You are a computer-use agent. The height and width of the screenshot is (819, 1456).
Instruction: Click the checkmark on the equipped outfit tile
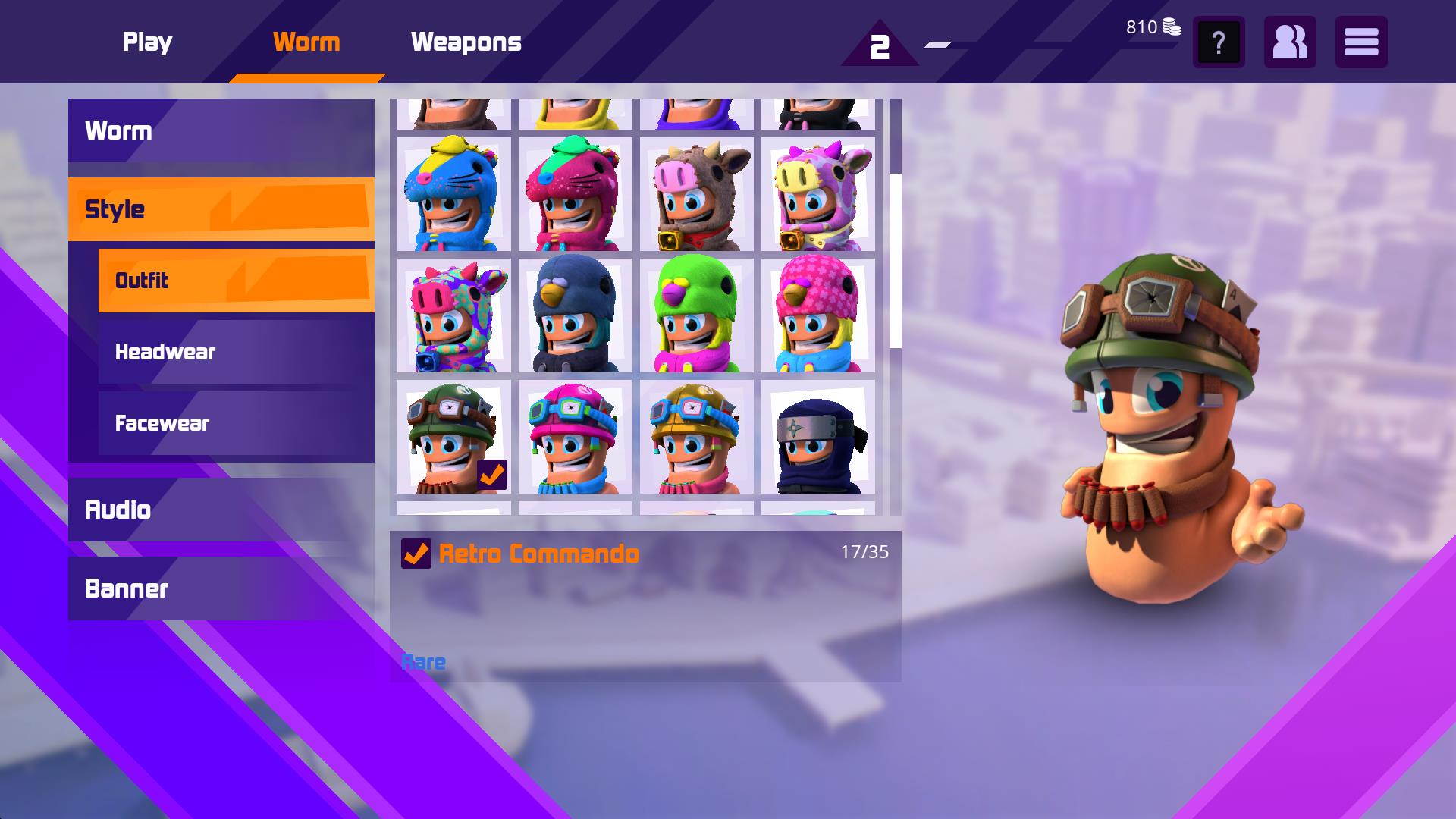494,473
